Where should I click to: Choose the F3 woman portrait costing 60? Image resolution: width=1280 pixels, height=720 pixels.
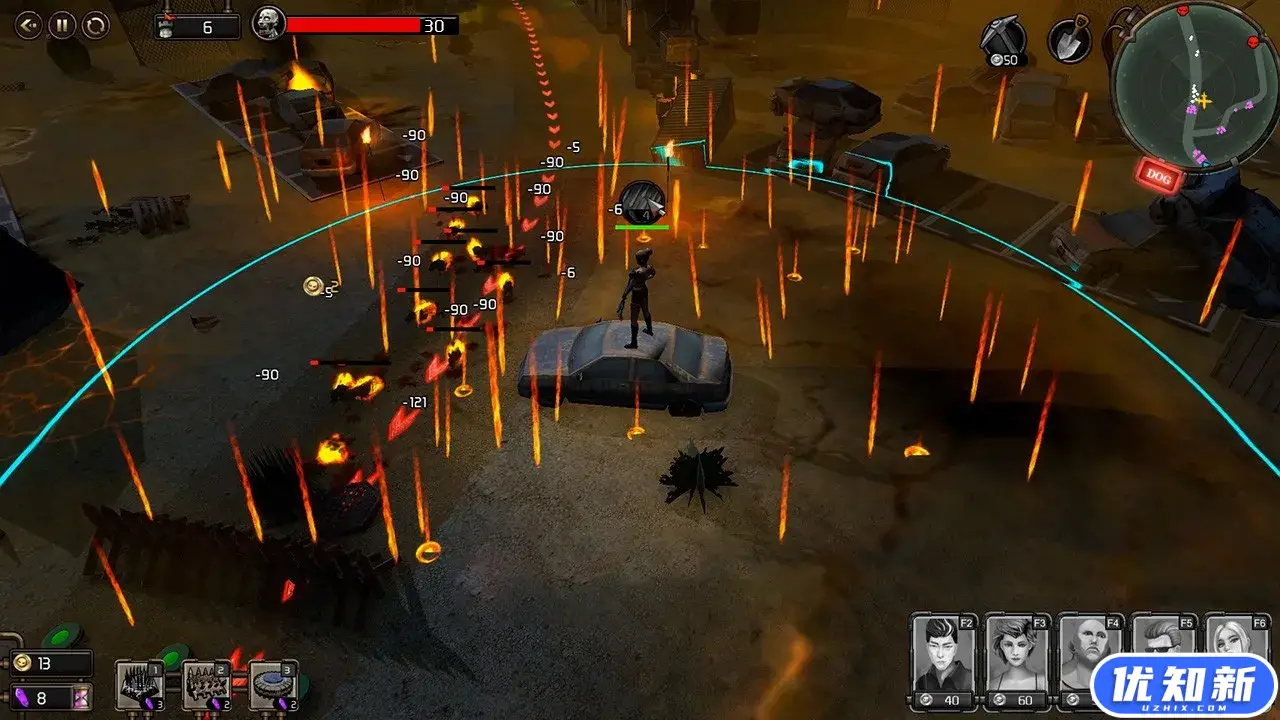click(x=1017, y=661)
